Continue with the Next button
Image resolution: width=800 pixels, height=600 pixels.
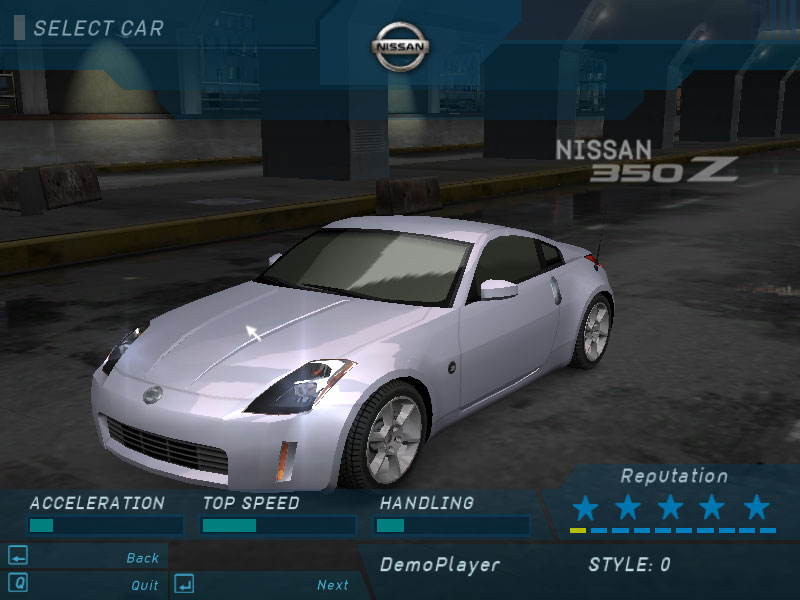[332, 585]
